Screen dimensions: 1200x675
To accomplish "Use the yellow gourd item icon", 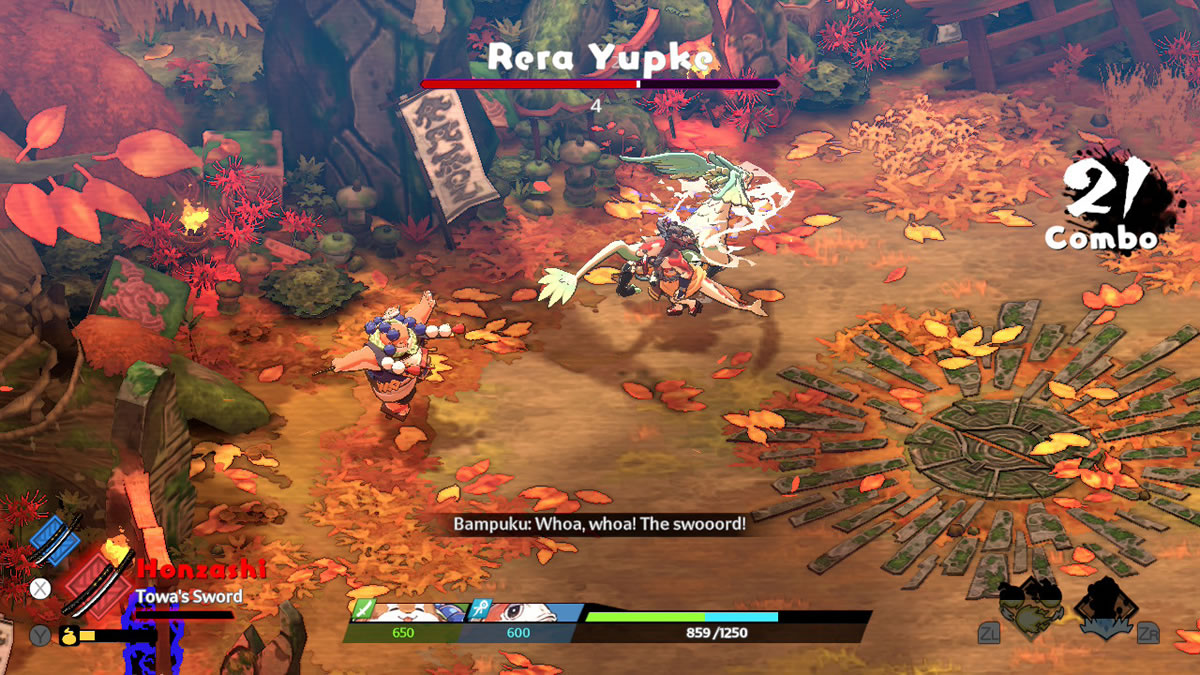I will [69, 634].
